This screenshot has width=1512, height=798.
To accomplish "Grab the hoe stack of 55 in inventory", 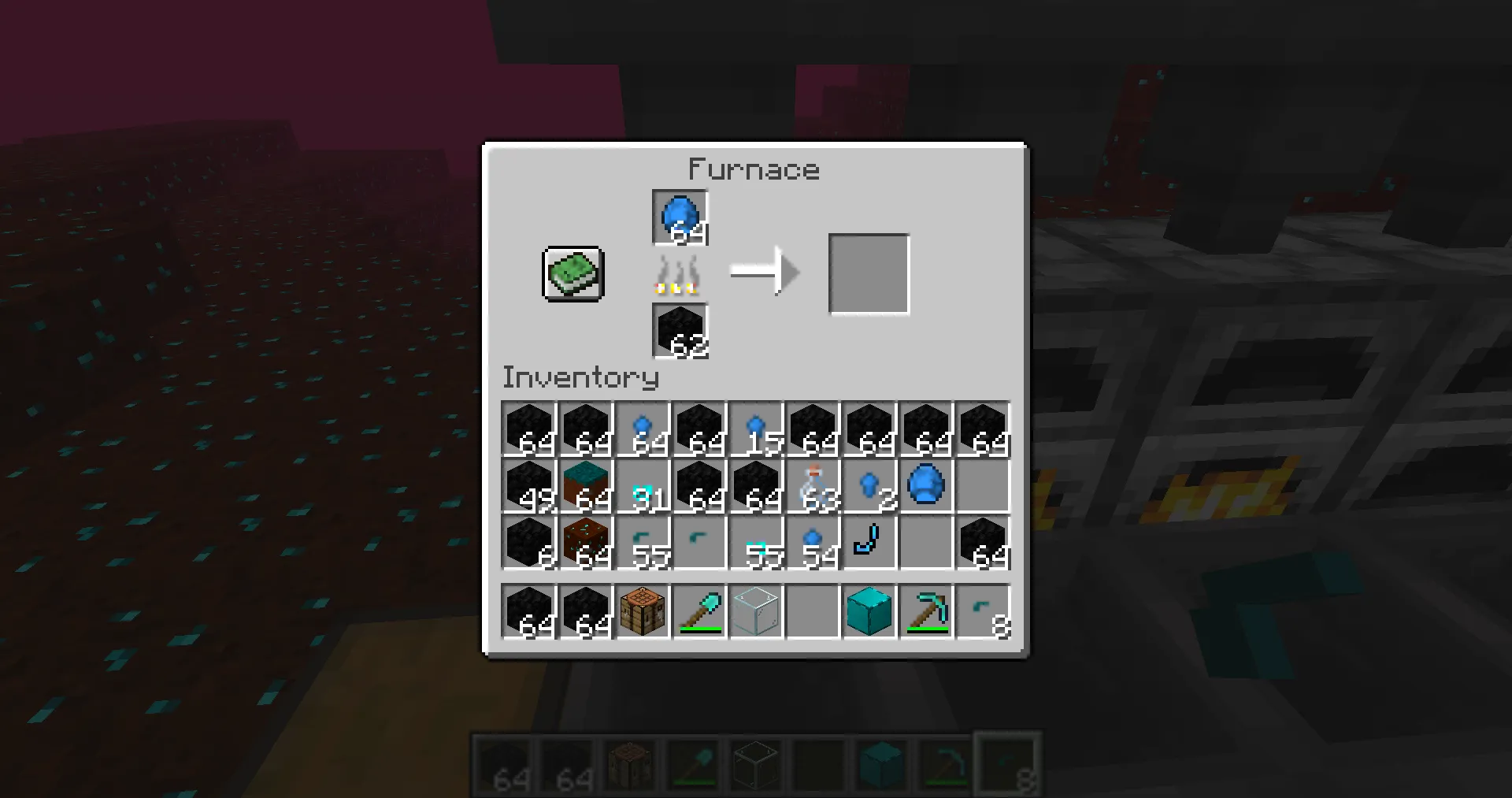I will coord(643,542).
